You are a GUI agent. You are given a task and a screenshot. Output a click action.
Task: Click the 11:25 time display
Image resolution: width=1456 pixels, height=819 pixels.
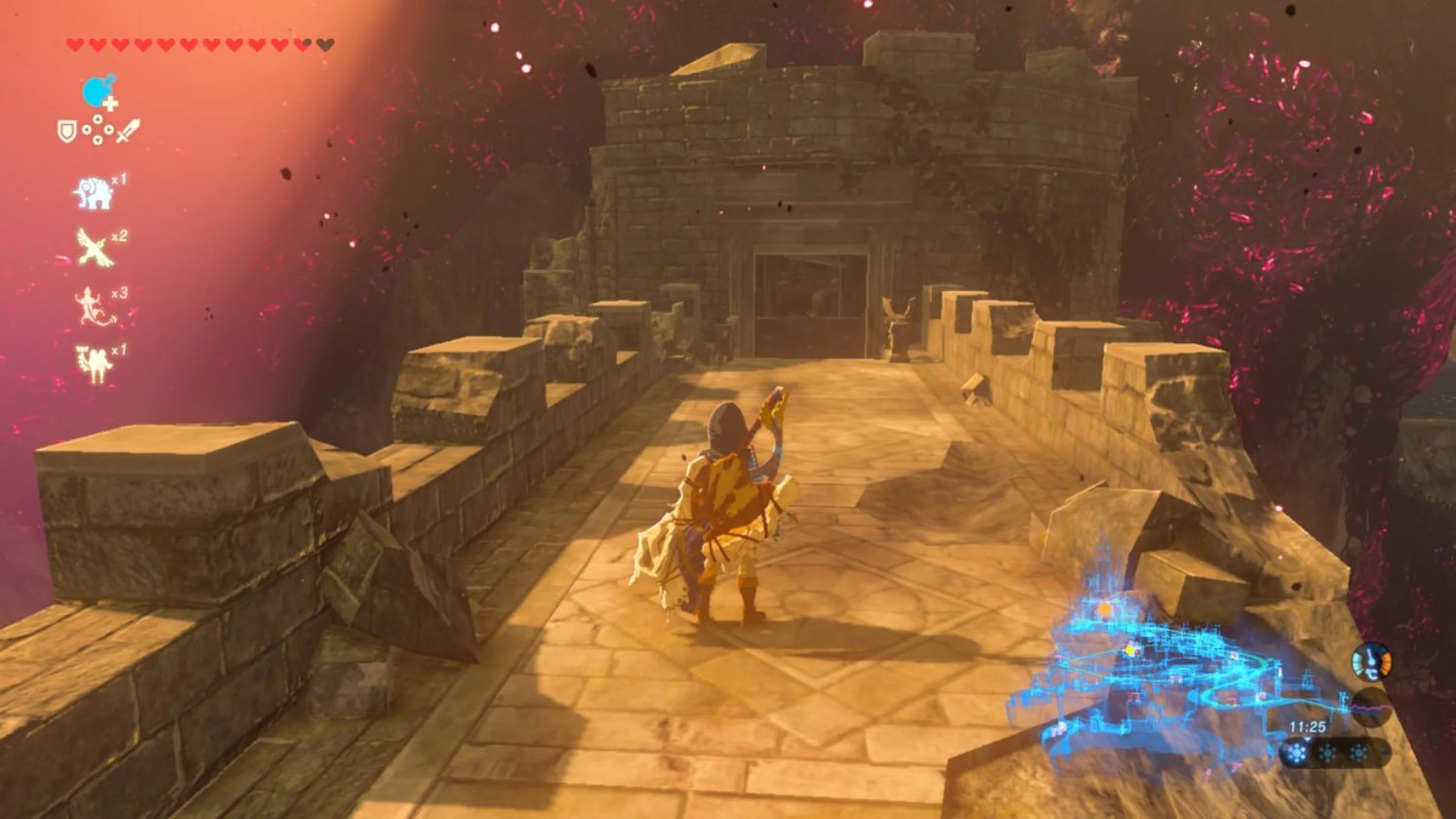1308,727
